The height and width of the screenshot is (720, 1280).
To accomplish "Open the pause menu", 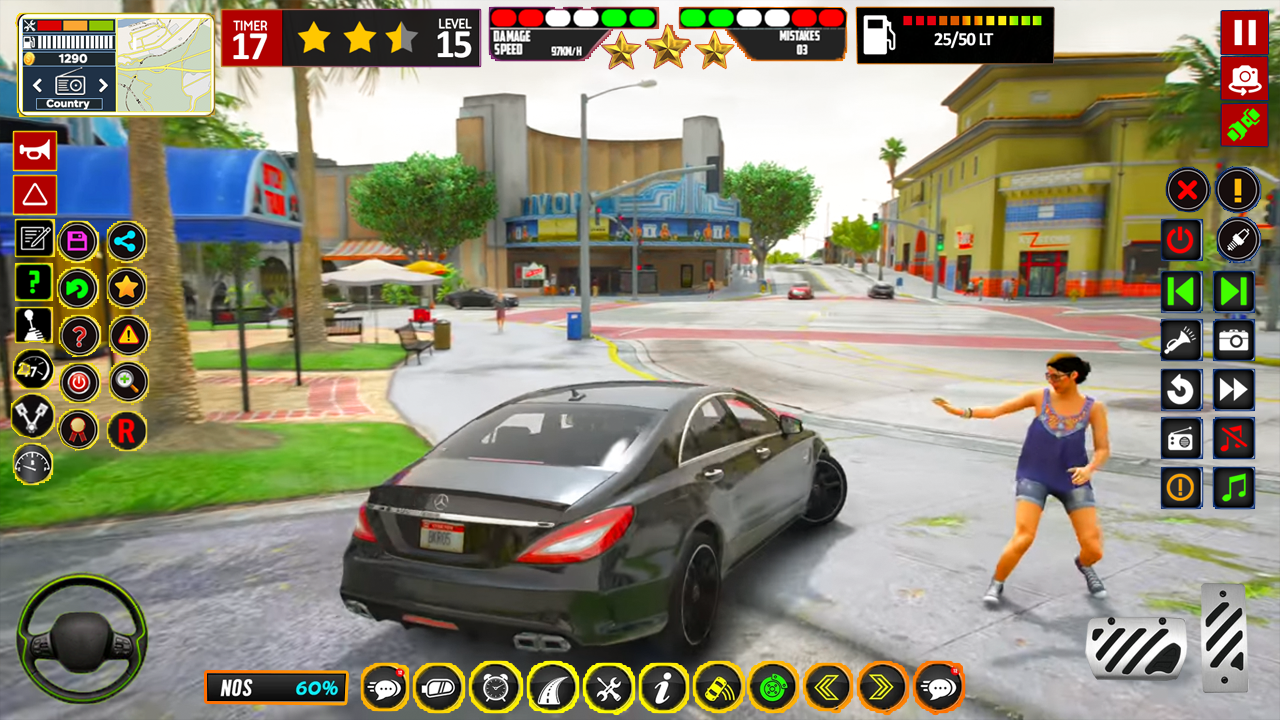I will (1243, 33).
